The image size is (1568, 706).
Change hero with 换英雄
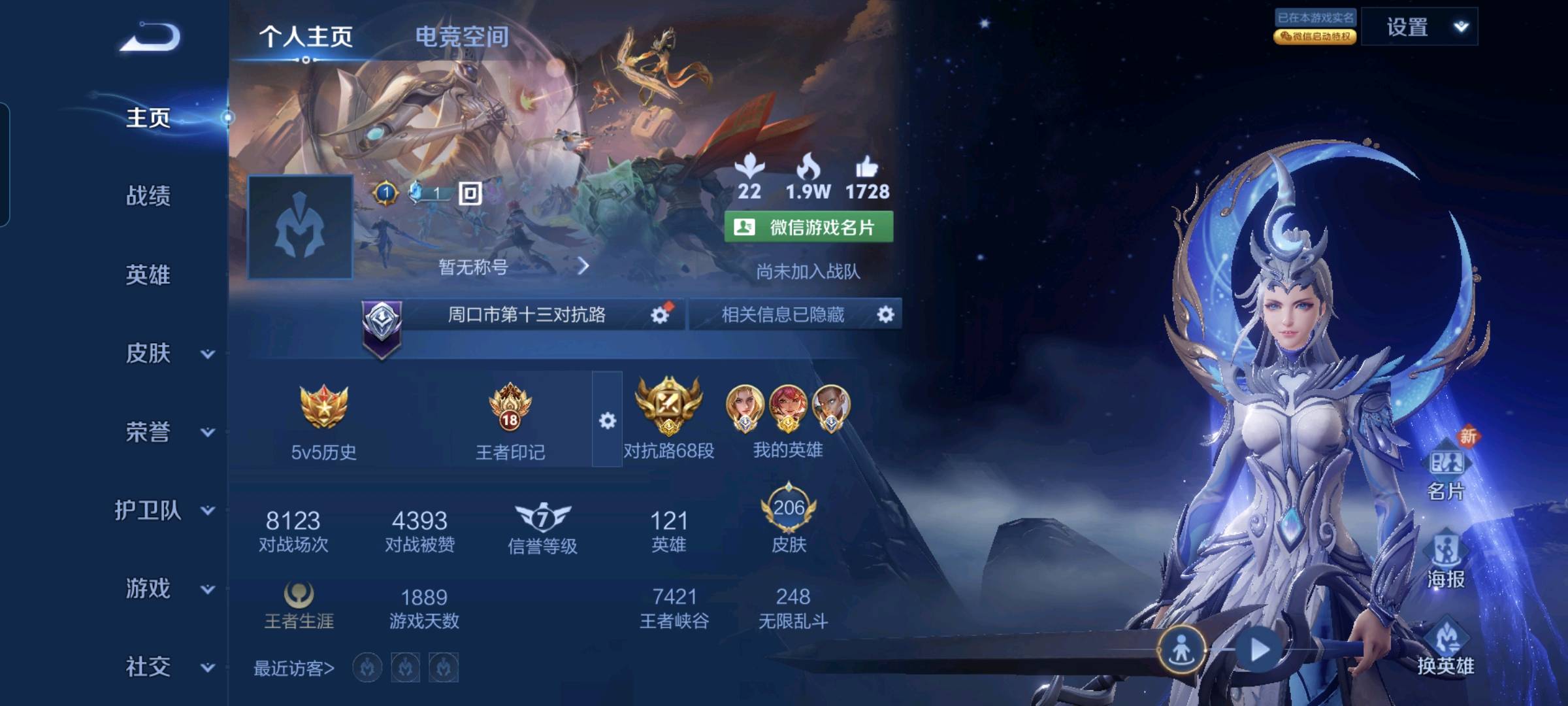tap(1446, 647)
